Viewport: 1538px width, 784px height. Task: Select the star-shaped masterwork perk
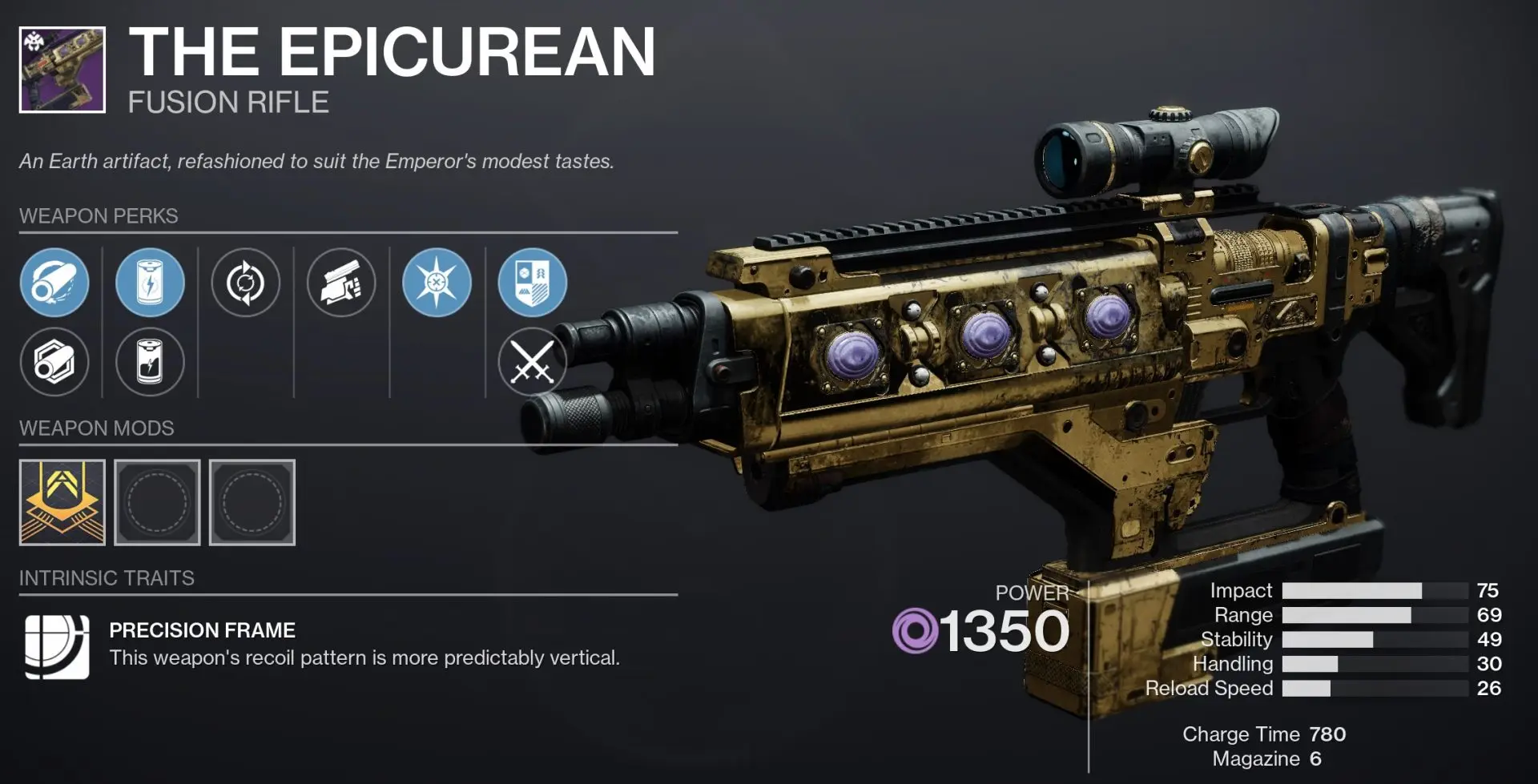(x=437, y=283)
